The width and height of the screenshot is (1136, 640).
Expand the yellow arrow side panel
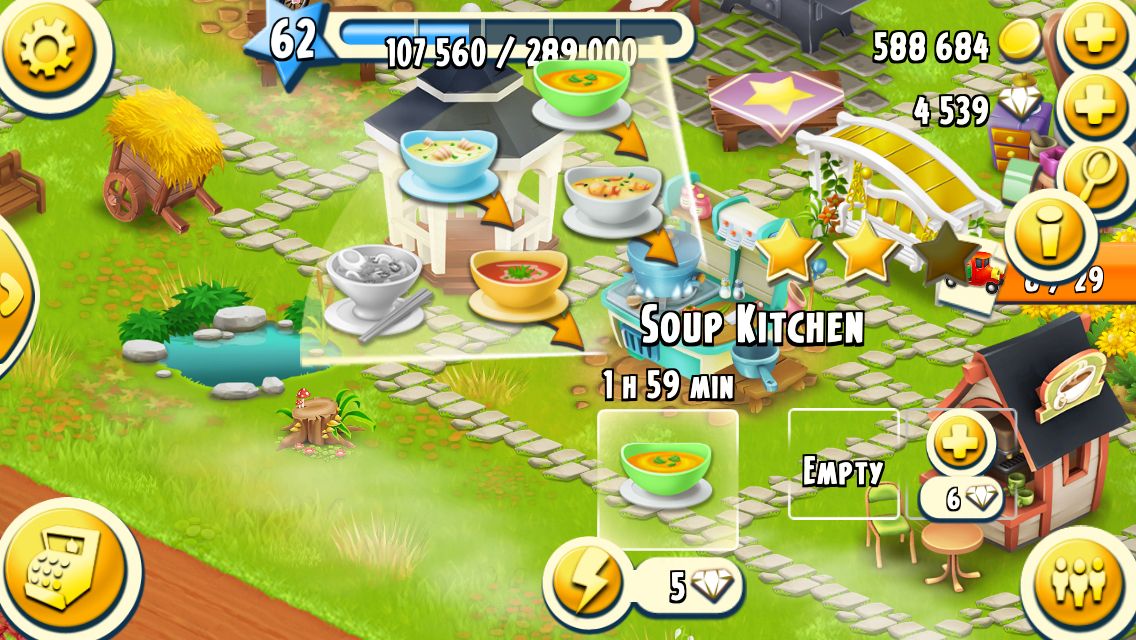click(12, 295)
